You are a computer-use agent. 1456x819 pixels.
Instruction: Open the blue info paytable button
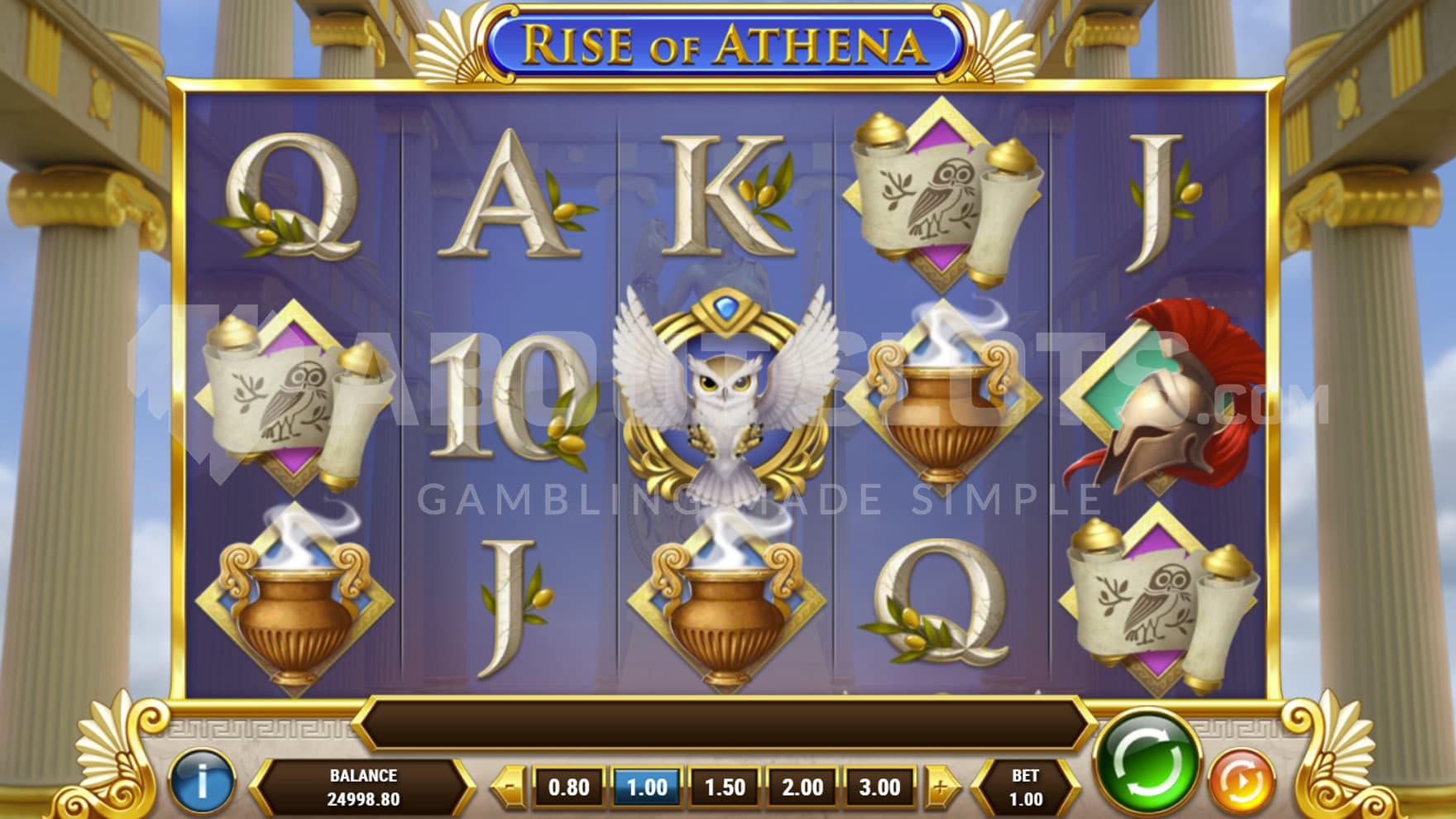(202, 781)
